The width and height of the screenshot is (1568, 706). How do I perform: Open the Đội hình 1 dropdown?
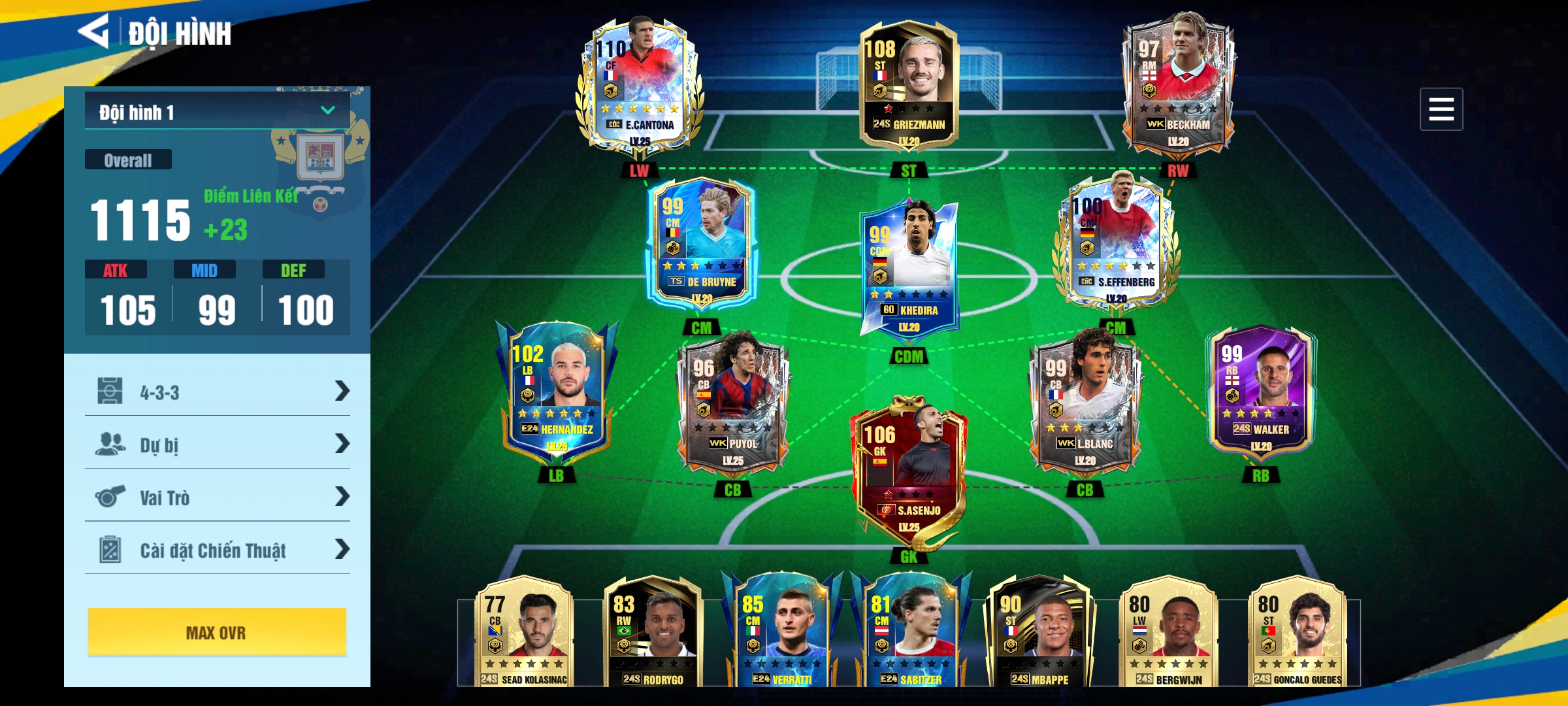tap(217, 111)
